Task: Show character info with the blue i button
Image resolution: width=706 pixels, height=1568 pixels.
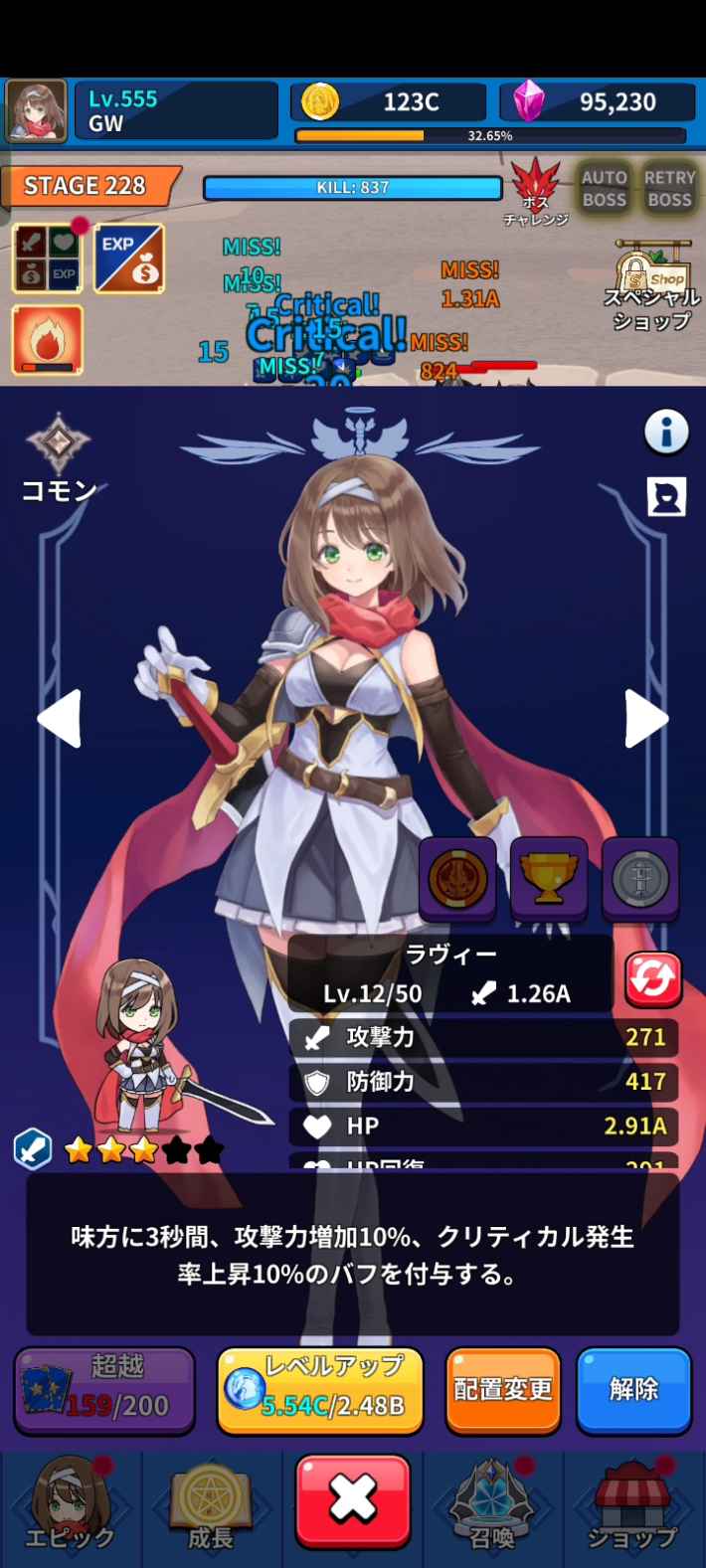Action: coord(666,433)
